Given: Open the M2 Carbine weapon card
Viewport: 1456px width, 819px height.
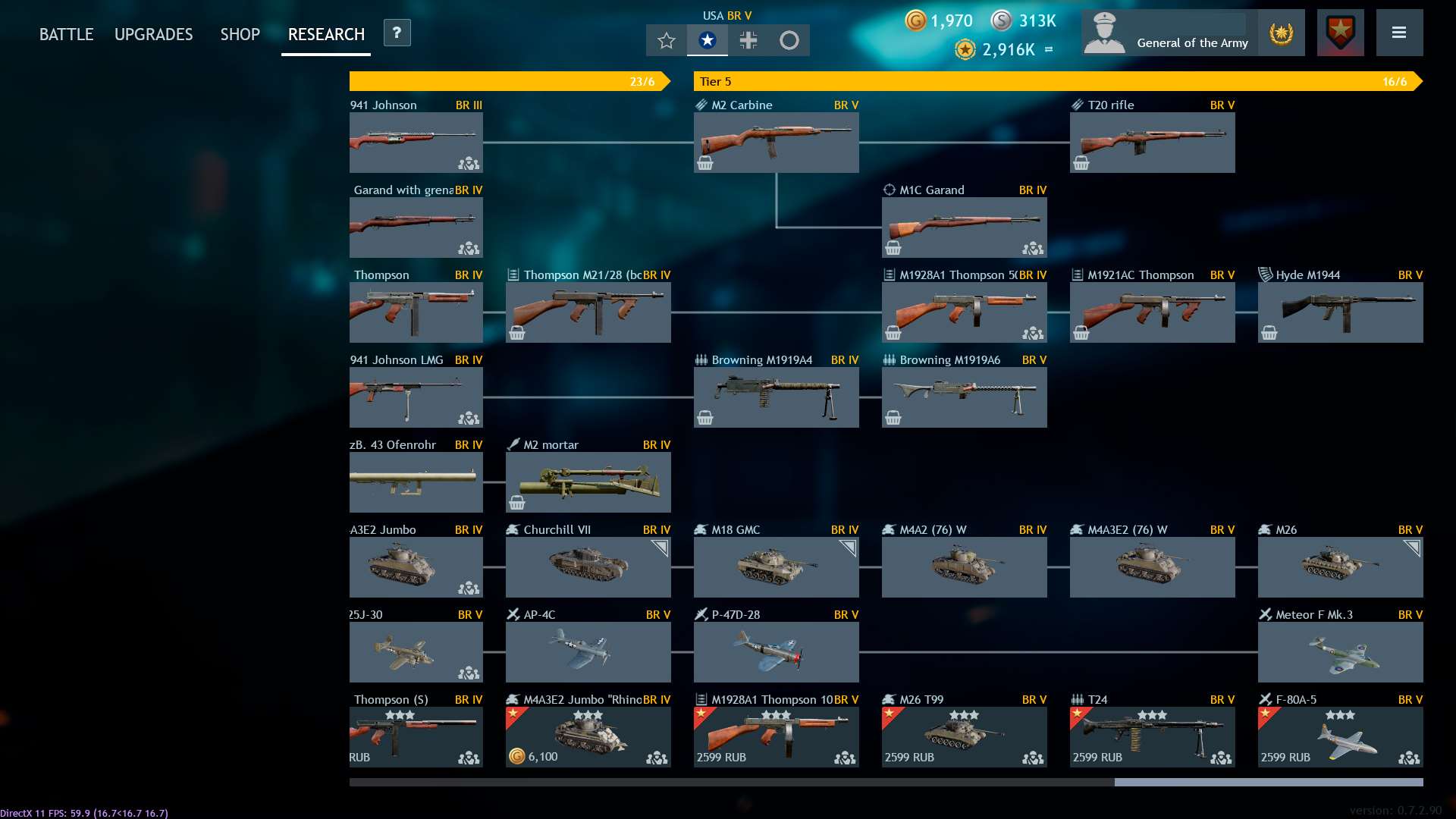Looking at the screenshot, I should (x=776, y=142).
